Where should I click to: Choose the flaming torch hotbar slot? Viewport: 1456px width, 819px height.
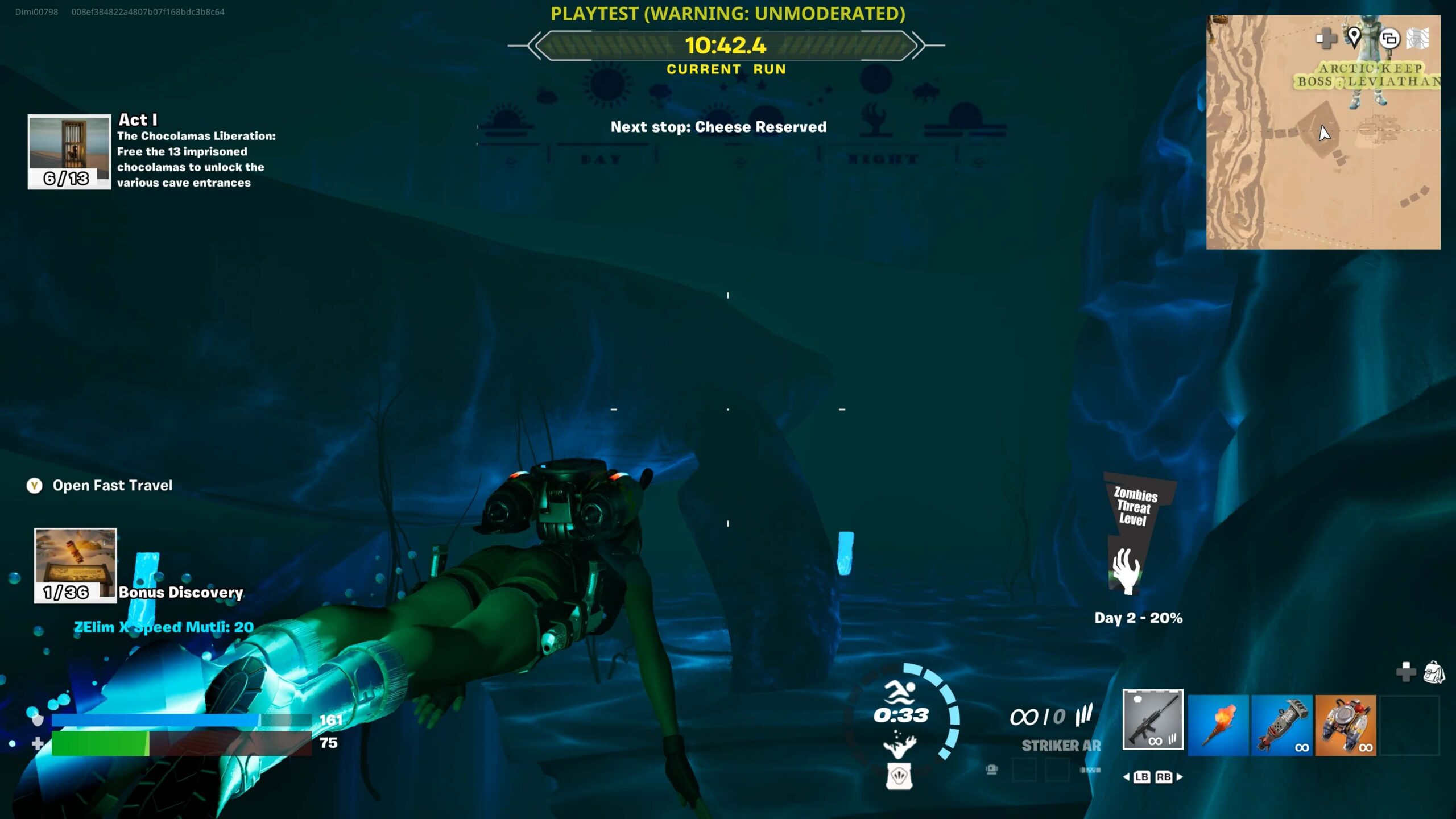1218,725
